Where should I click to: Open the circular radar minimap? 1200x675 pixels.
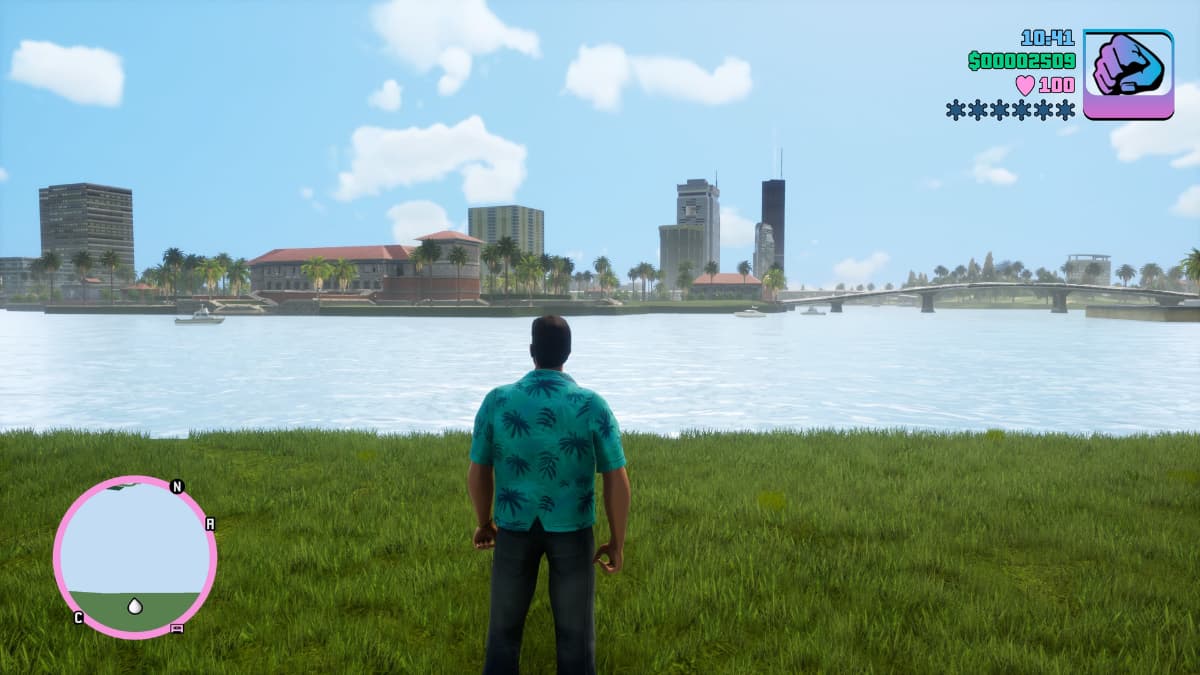click(135, 556)
